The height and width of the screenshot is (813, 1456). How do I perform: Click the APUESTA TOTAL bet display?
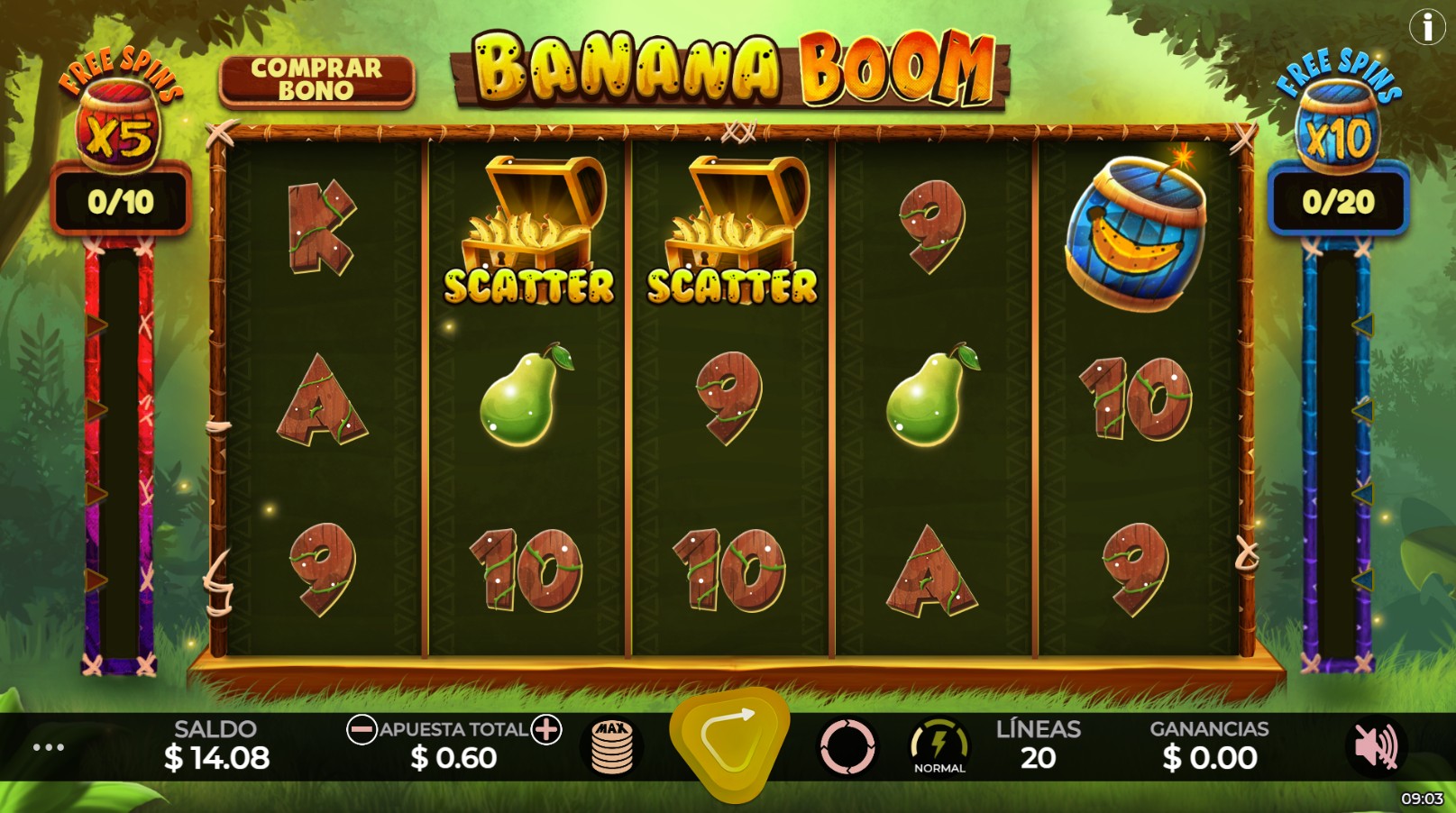click(x=455, y=743)
